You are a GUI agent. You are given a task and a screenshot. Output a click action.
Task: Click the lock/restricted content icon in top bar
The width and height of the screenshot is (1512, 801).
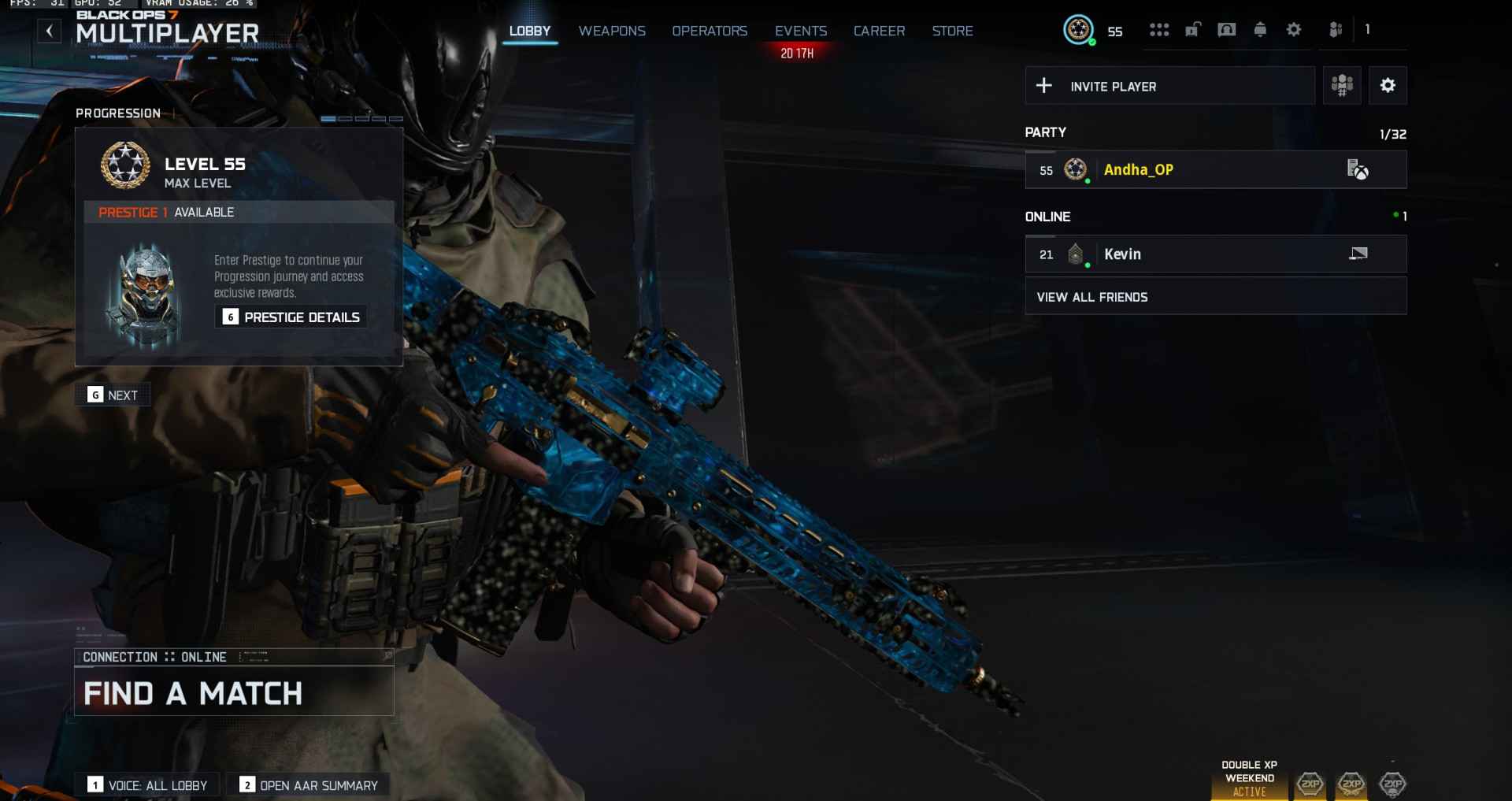1191,29
